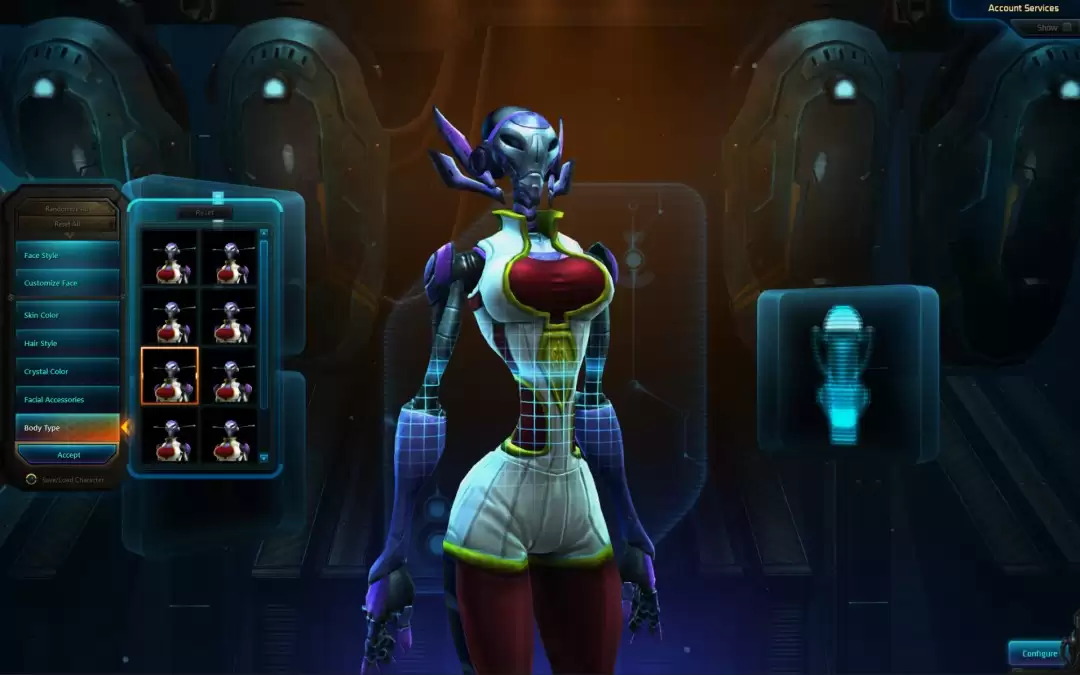Click the Randomize button
This screenshot has height=675, width=1080.
pyautogui.click(x=68, y=209)
